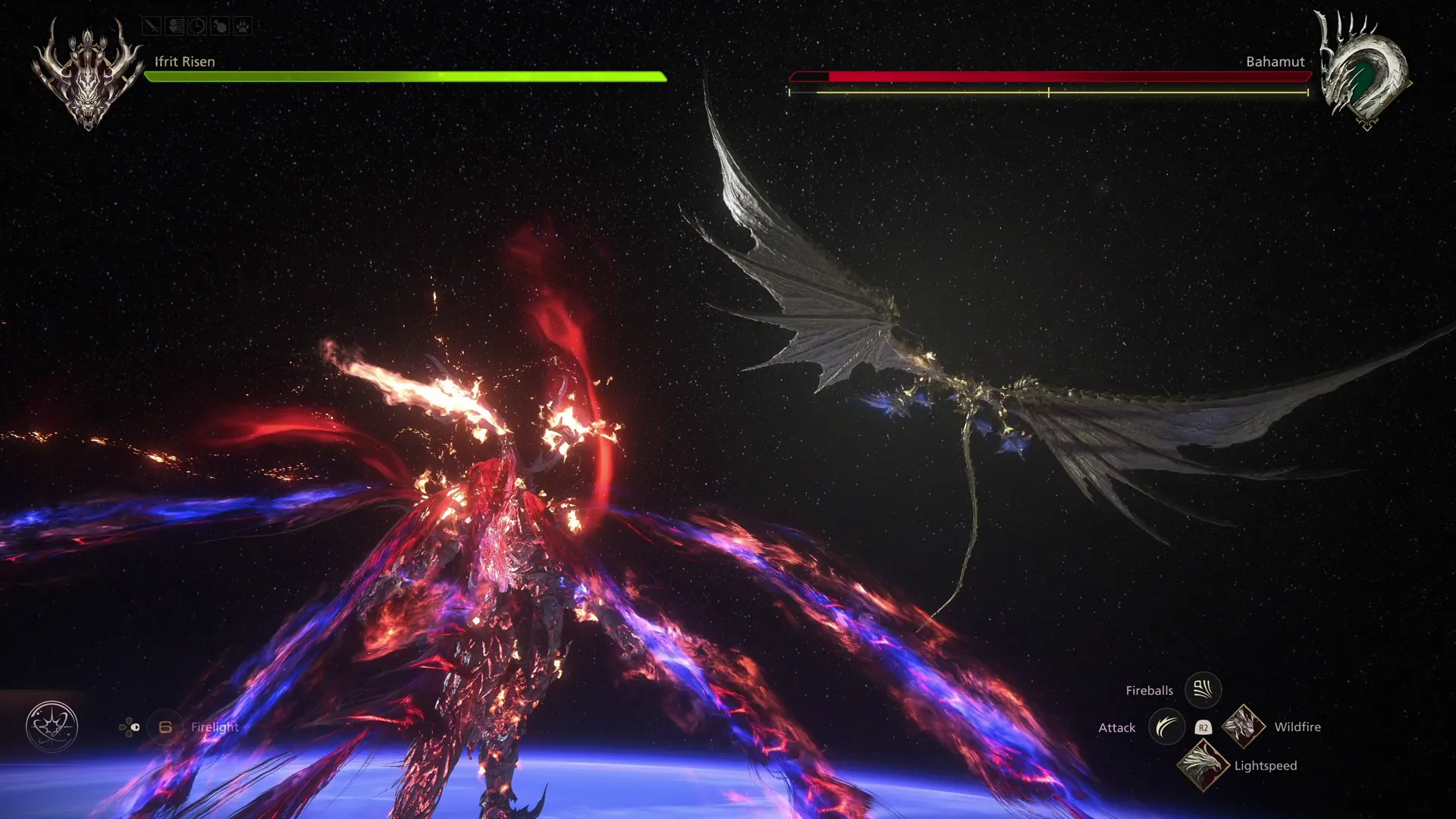Activate the Wildfire ability diamond icon
Screen dimensions: 1456x819
click(x=1244, y=726)
